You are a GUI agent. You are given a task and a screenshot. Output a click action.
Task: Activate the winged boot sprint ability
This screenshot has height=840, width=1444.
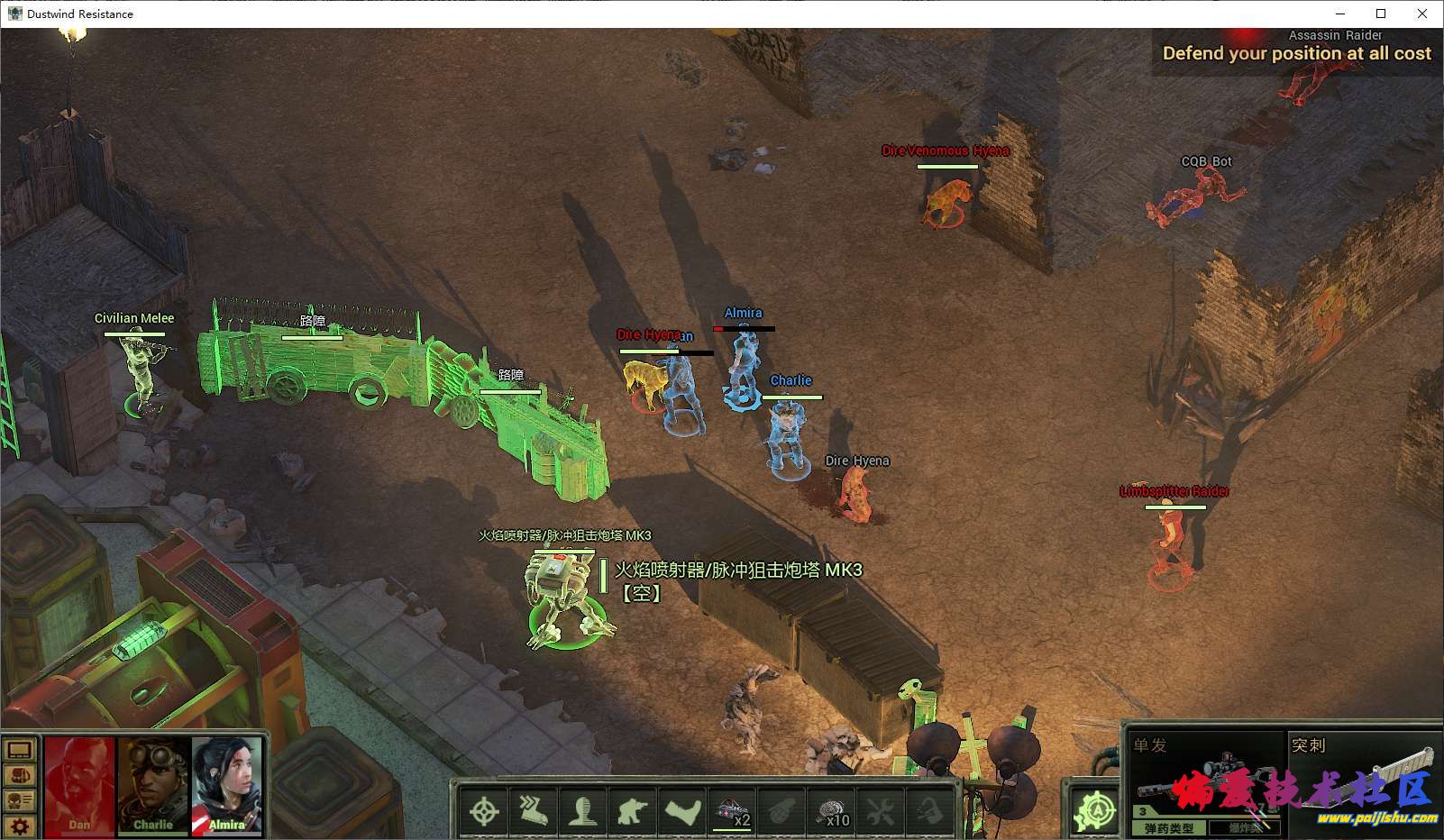(x=534, y=811)
